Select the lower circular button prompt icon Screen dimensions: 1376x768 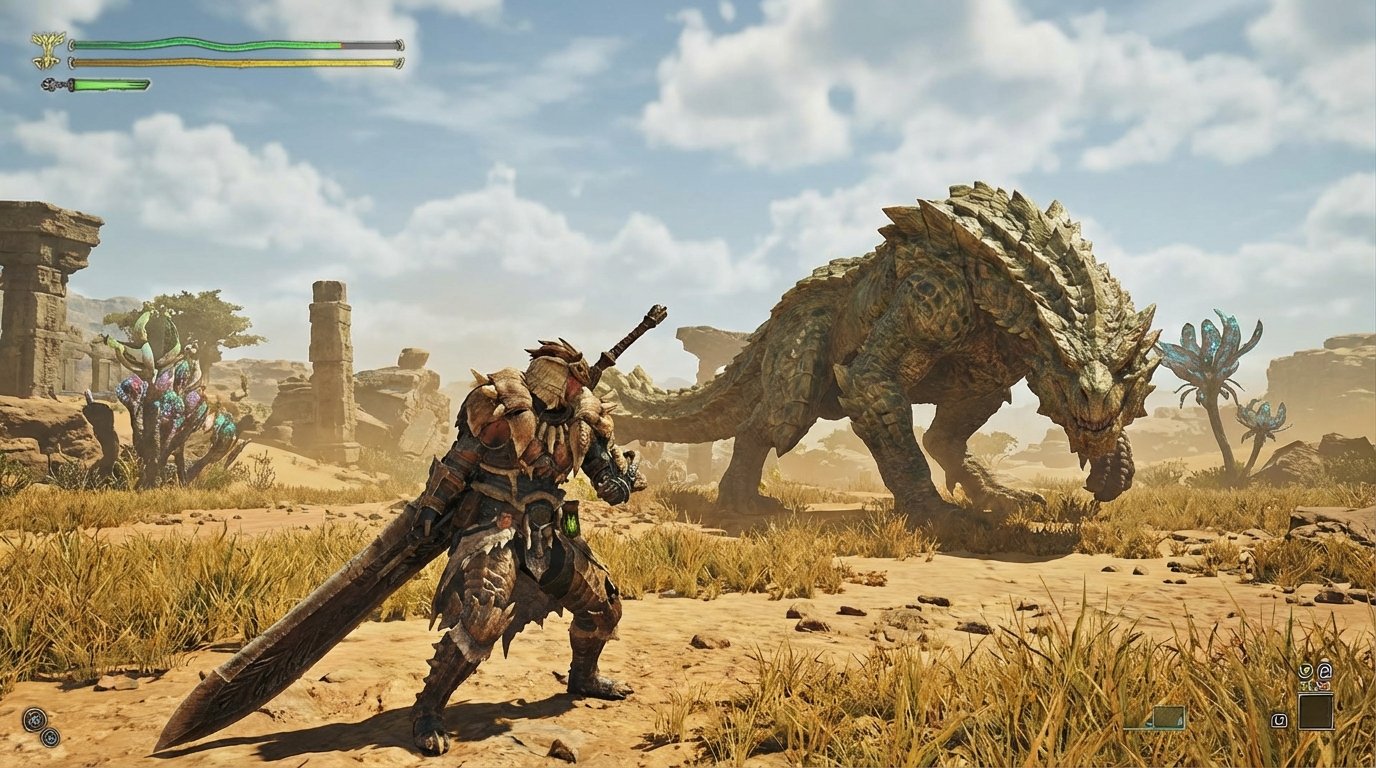pyautogui.click(x=50, y=738)
